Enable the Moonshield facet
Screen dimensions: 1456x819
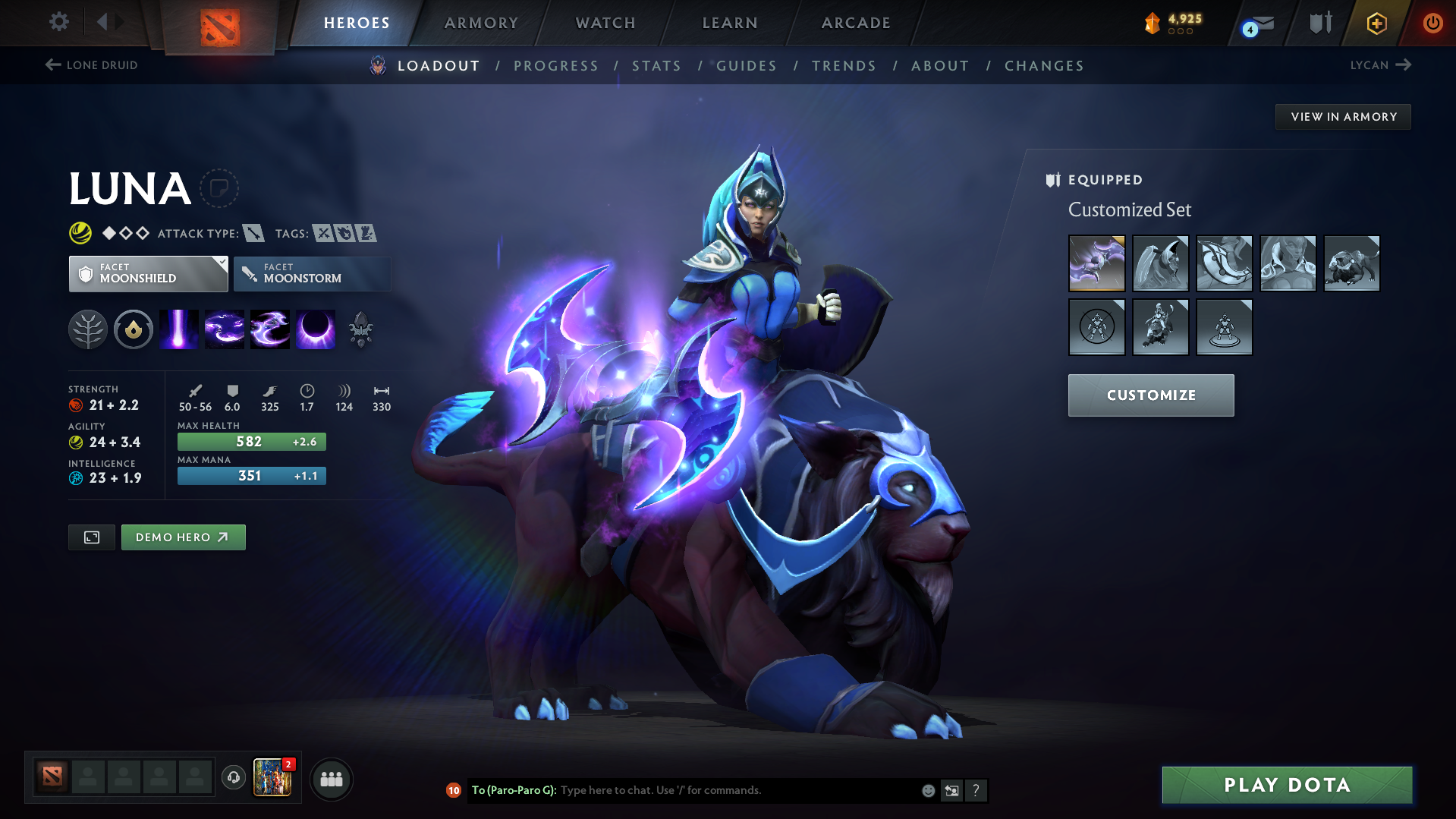click(x=148, y=273)
